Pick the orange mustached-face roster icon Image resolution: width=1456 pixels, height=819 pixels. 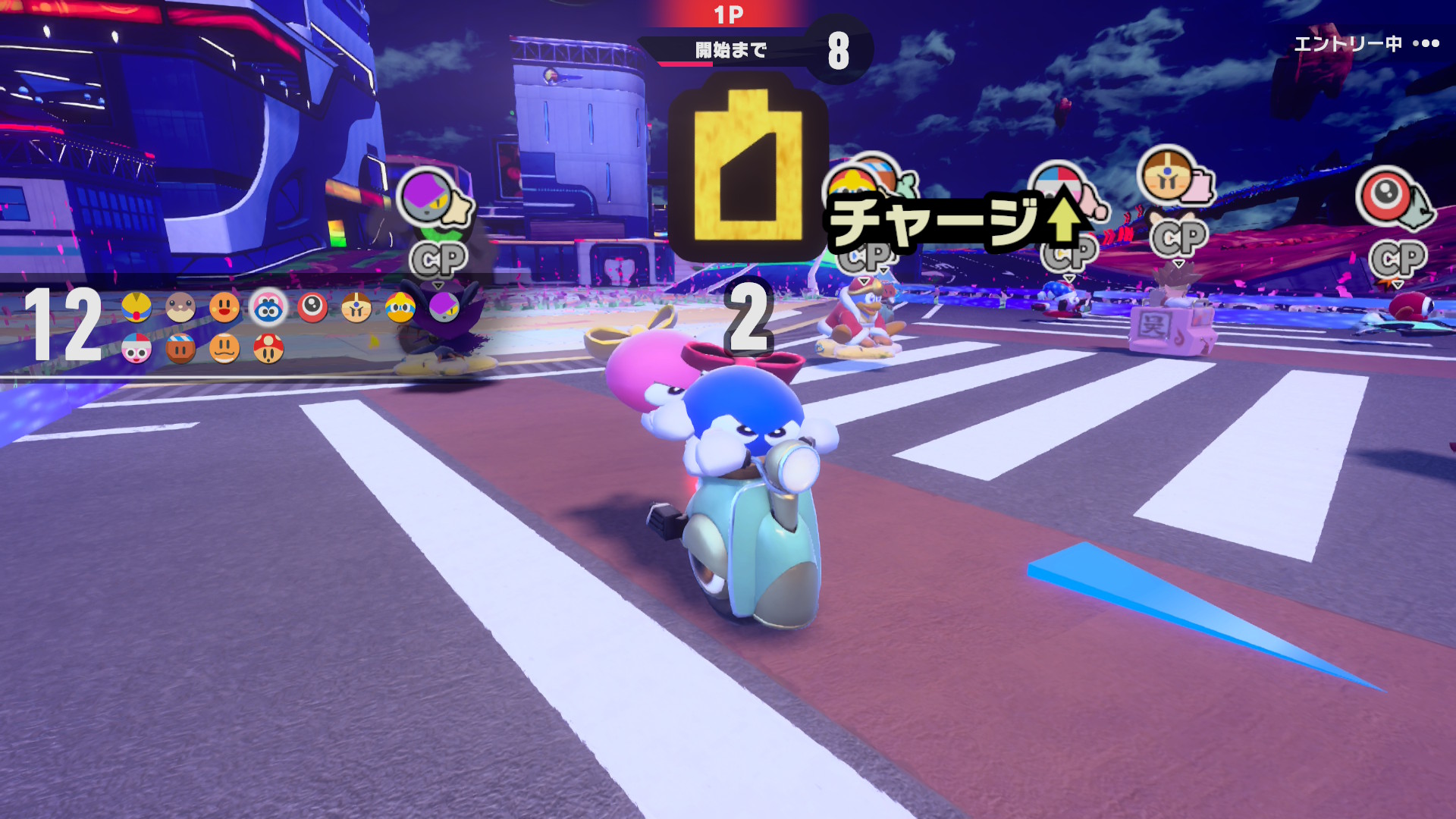click(x=224, y=348)
